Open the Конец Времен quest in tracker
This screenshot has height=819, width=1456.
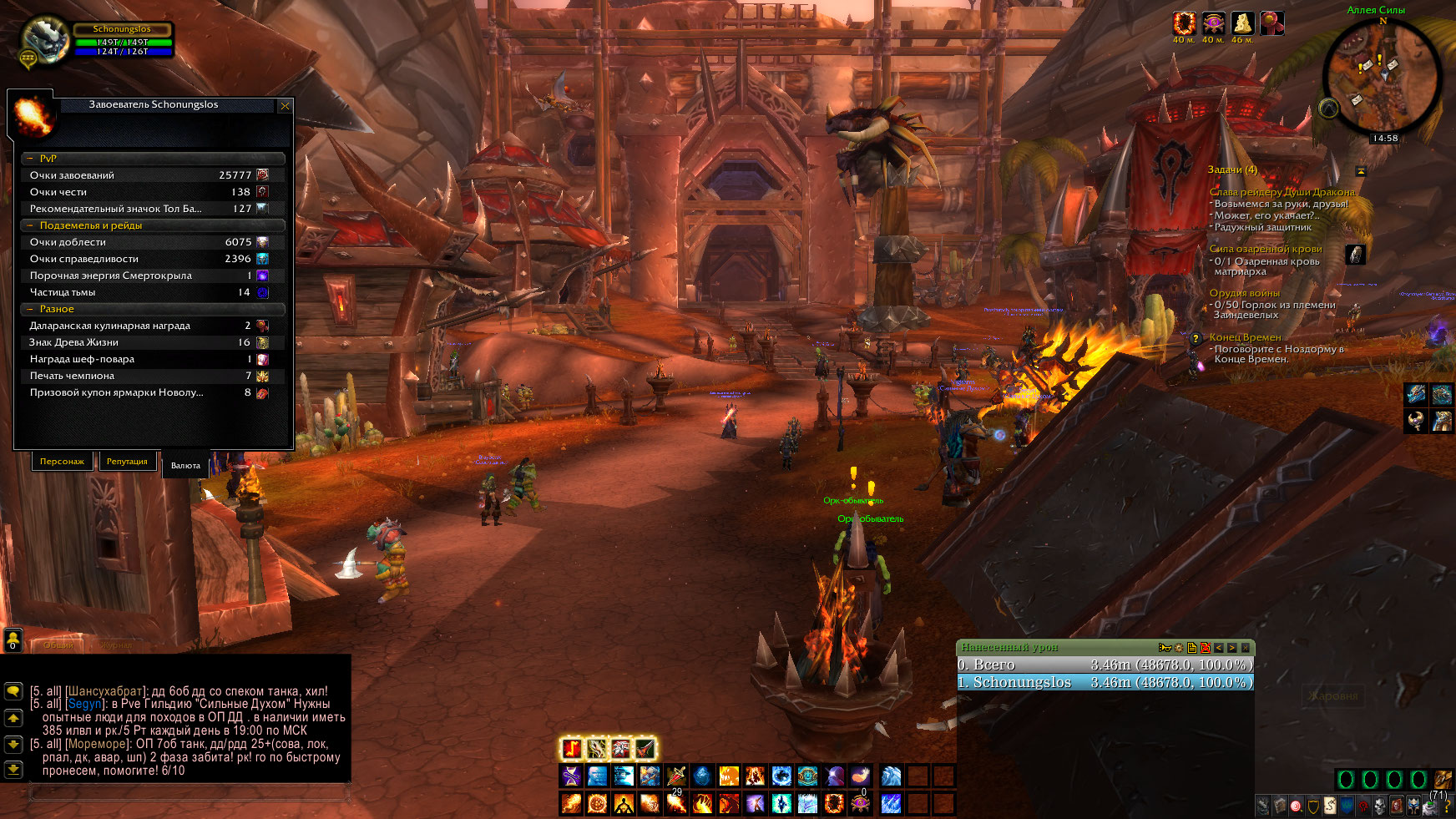pyautogui.click(x=1245, y=337)
